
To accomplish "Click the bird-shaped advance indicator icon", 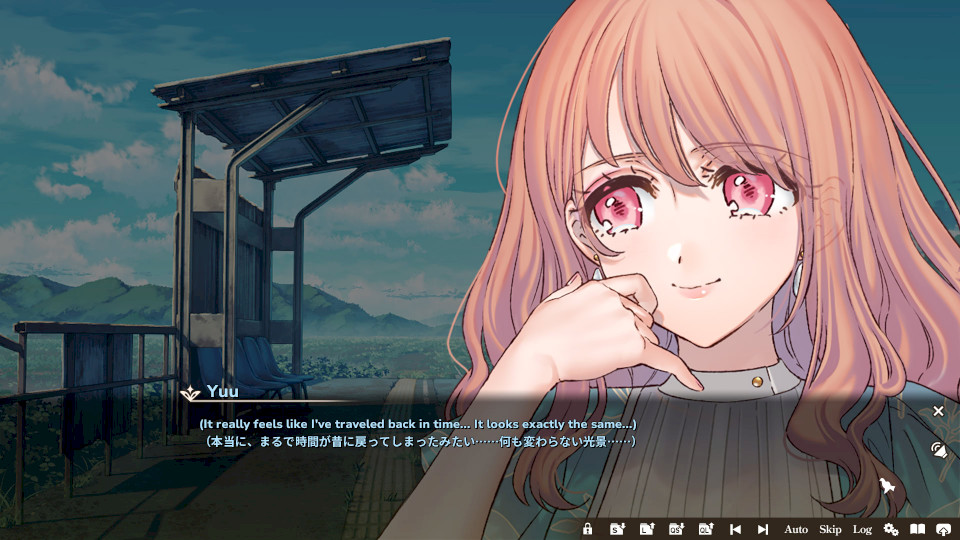I will 886,486.
